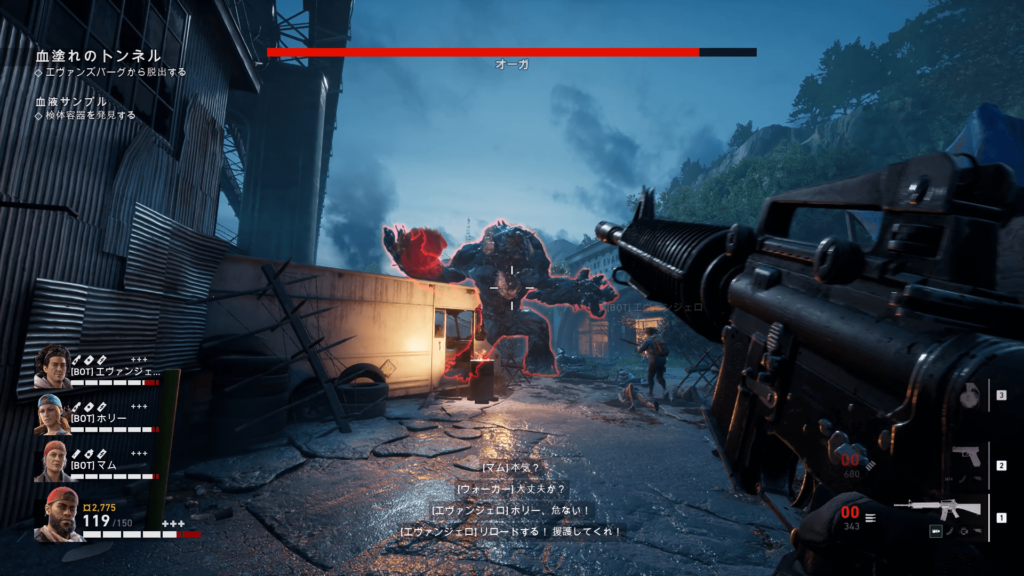Switch to the pistol sidearm slot
Image resolution: width=1024 pixels, height=576 pixels.
pos(965,455)
